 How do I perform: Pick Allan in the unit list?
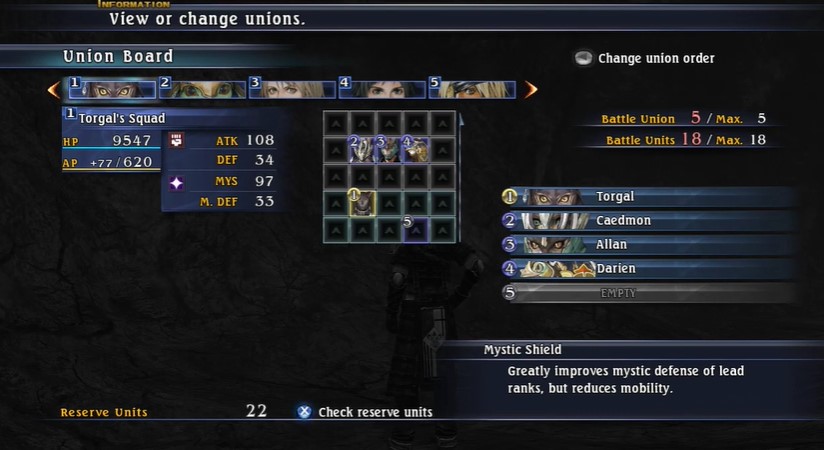(650, 245)
